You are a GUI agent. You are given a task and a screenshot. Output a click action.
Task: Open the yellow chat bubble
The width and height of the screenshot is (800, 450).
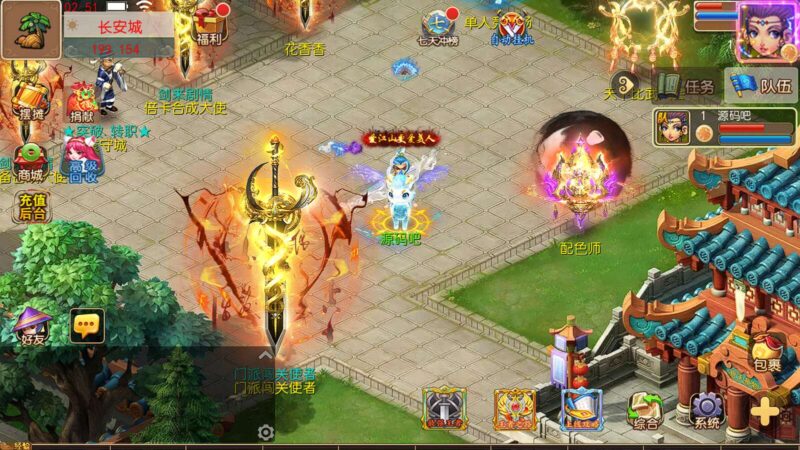click(x=87, y=324)
